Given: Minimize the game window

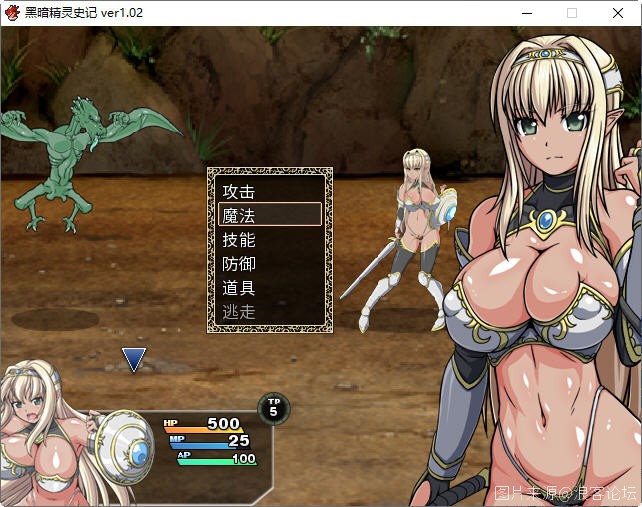Looking at the screenshot, I should (x=526, y=13).
